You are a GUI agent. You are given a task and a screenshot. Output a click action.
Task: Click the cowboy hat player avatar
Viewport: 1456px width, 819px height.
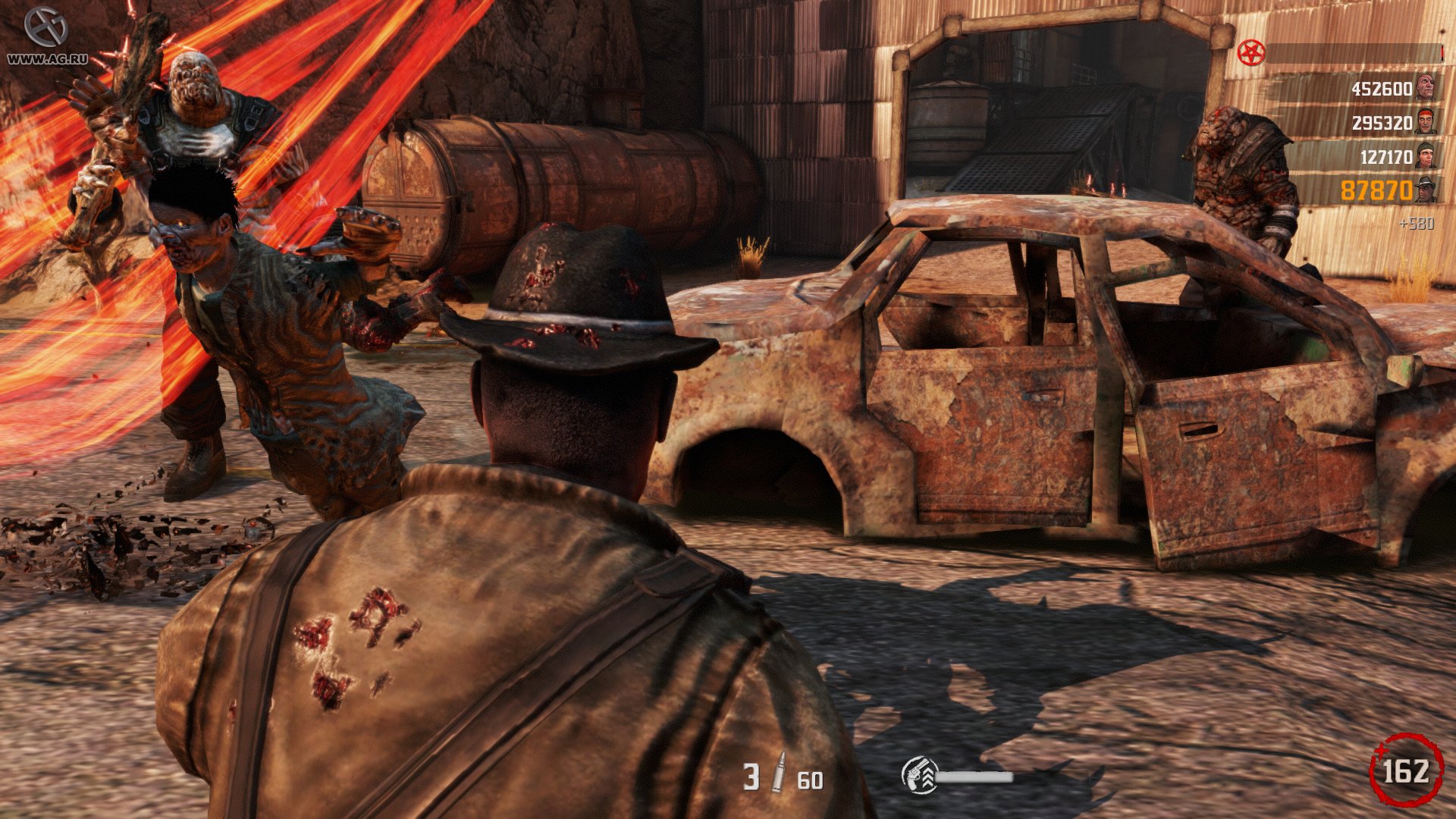pos(1426,190)
